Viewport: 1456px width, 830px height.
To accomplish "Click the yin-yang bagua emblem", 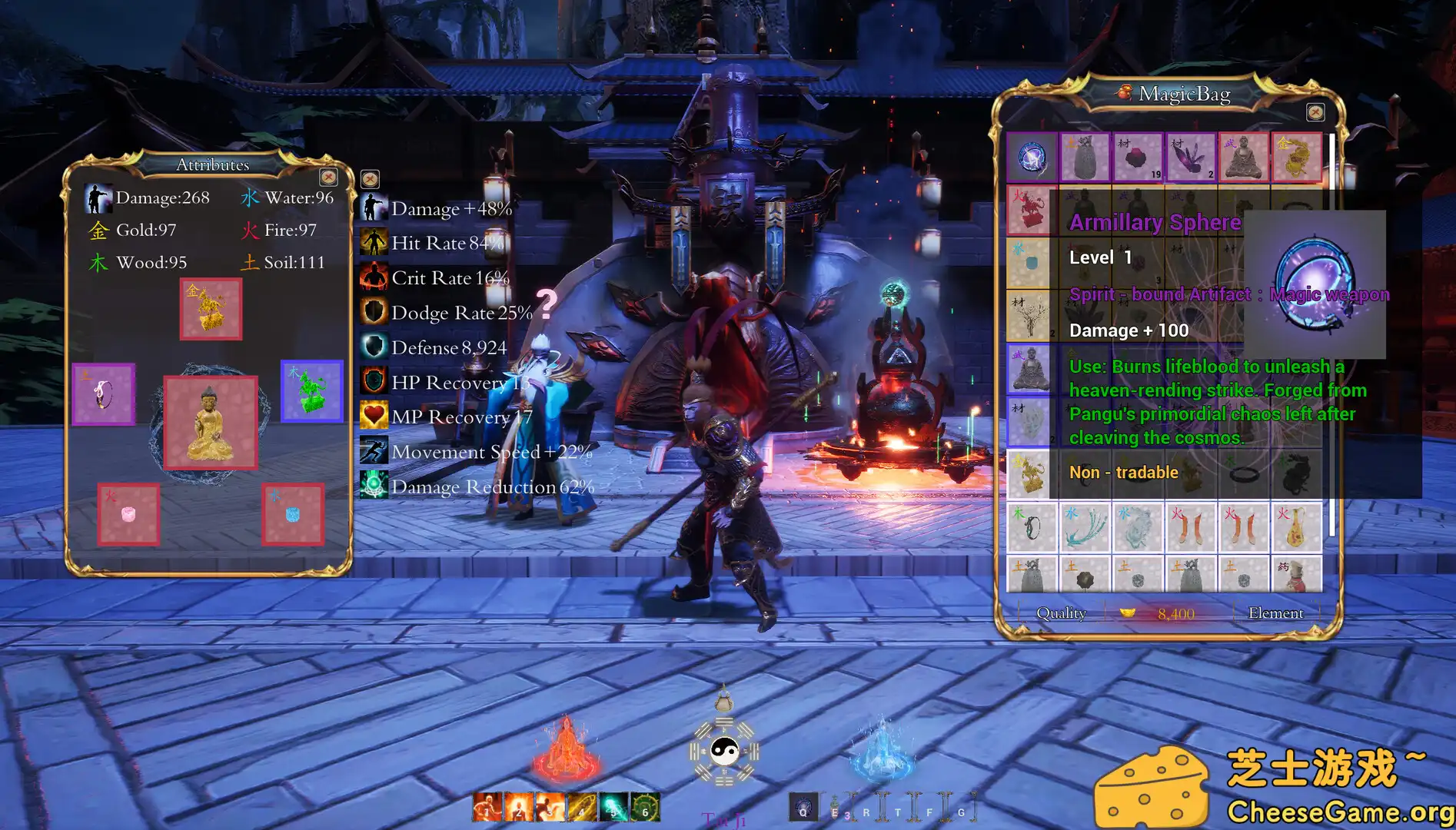I will coord(723,750).
